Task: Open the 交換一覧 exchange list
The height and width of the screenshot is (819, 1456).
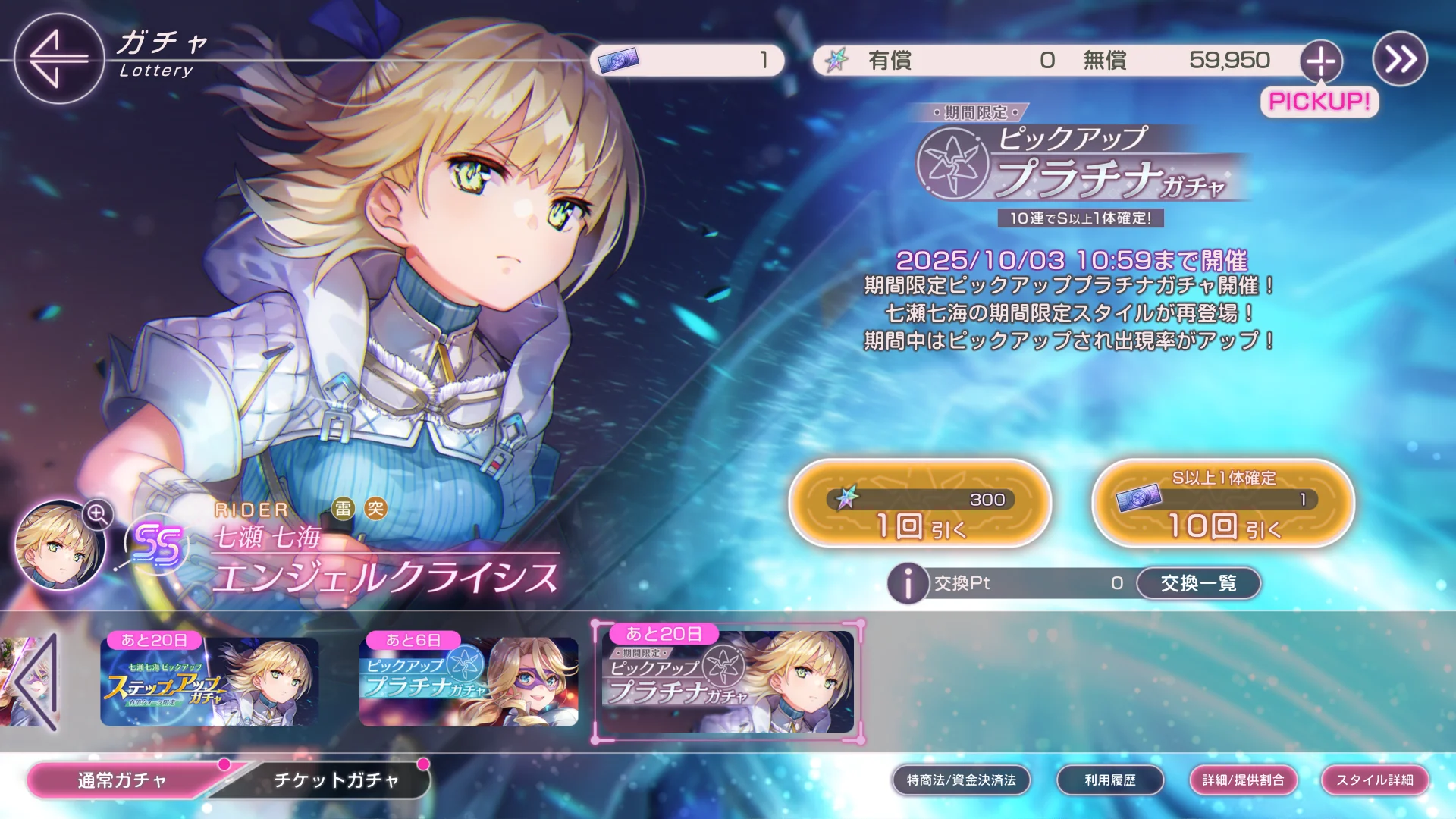Action: pos(1198,583)
